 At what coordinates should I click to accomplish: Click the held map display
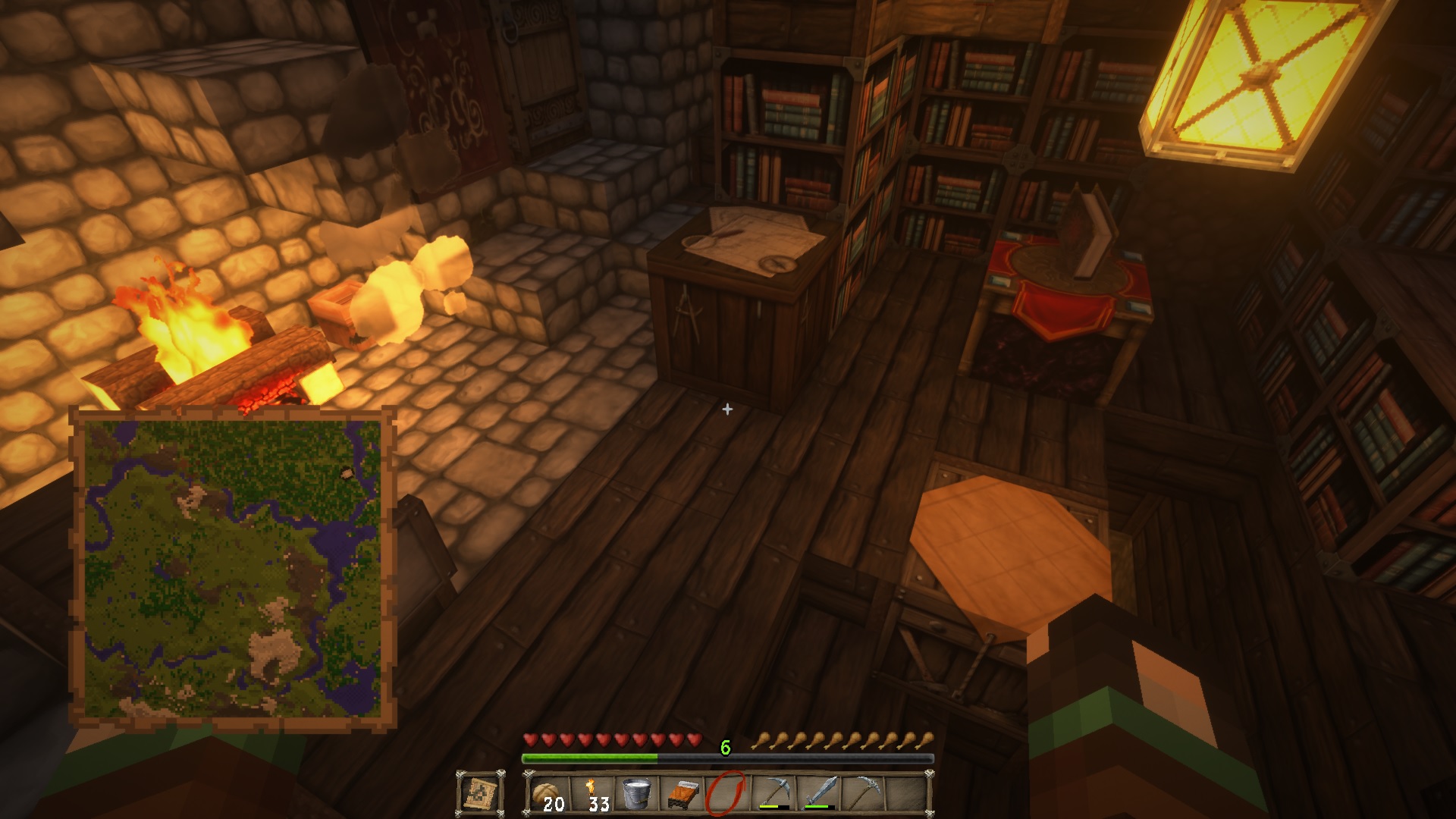point(233,569)
